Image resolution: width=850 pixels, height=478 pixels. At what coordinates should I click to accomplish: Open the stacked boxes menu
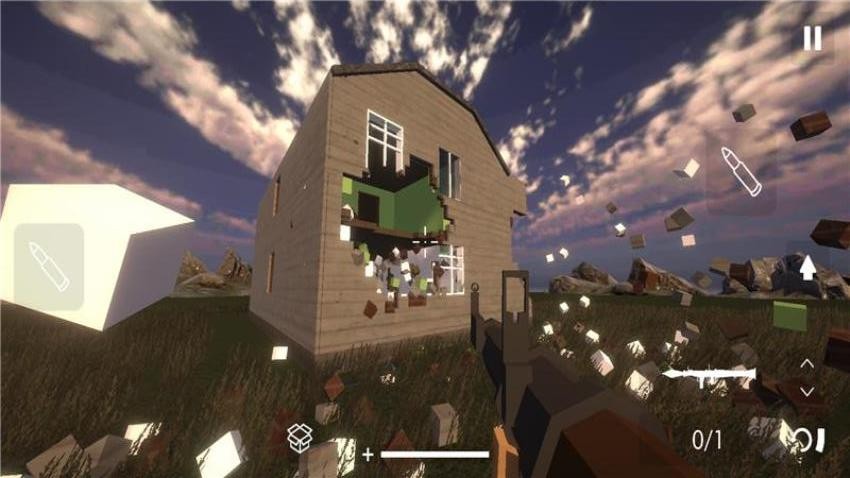[x=300, y=438]
